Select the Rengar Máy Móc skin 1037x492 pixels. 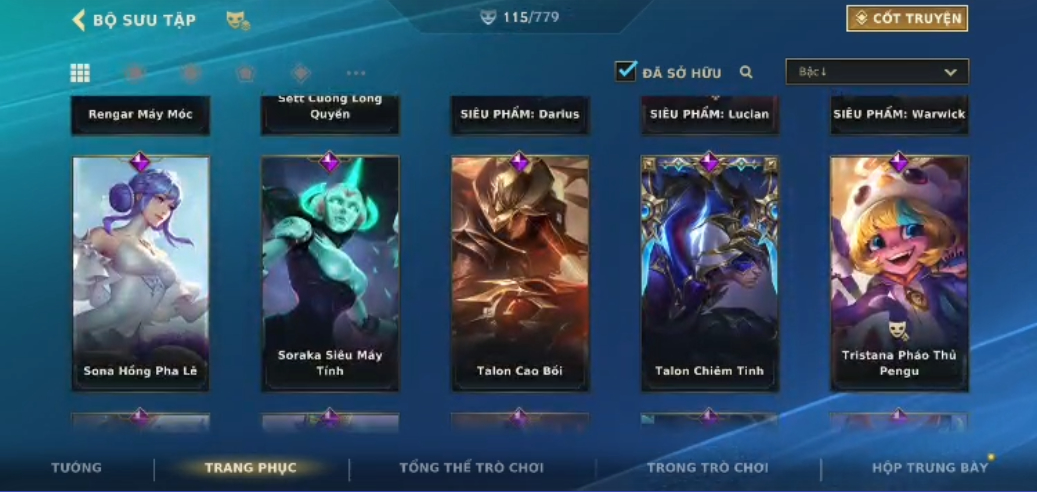(x=141, y=114)
